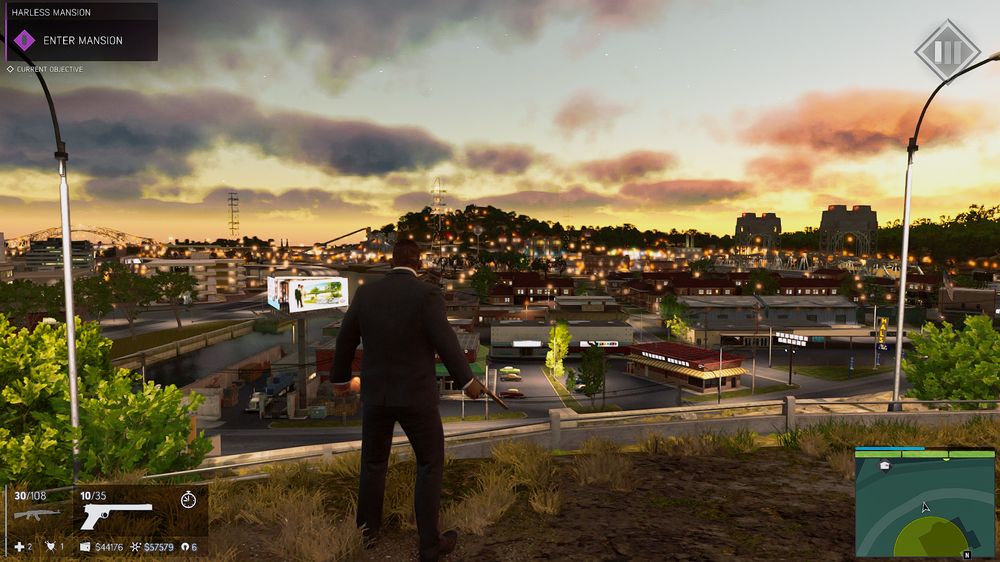The image size is (1000, 562).
Task: Select the house marker on the minimap
Action: [x=885, y=466]
